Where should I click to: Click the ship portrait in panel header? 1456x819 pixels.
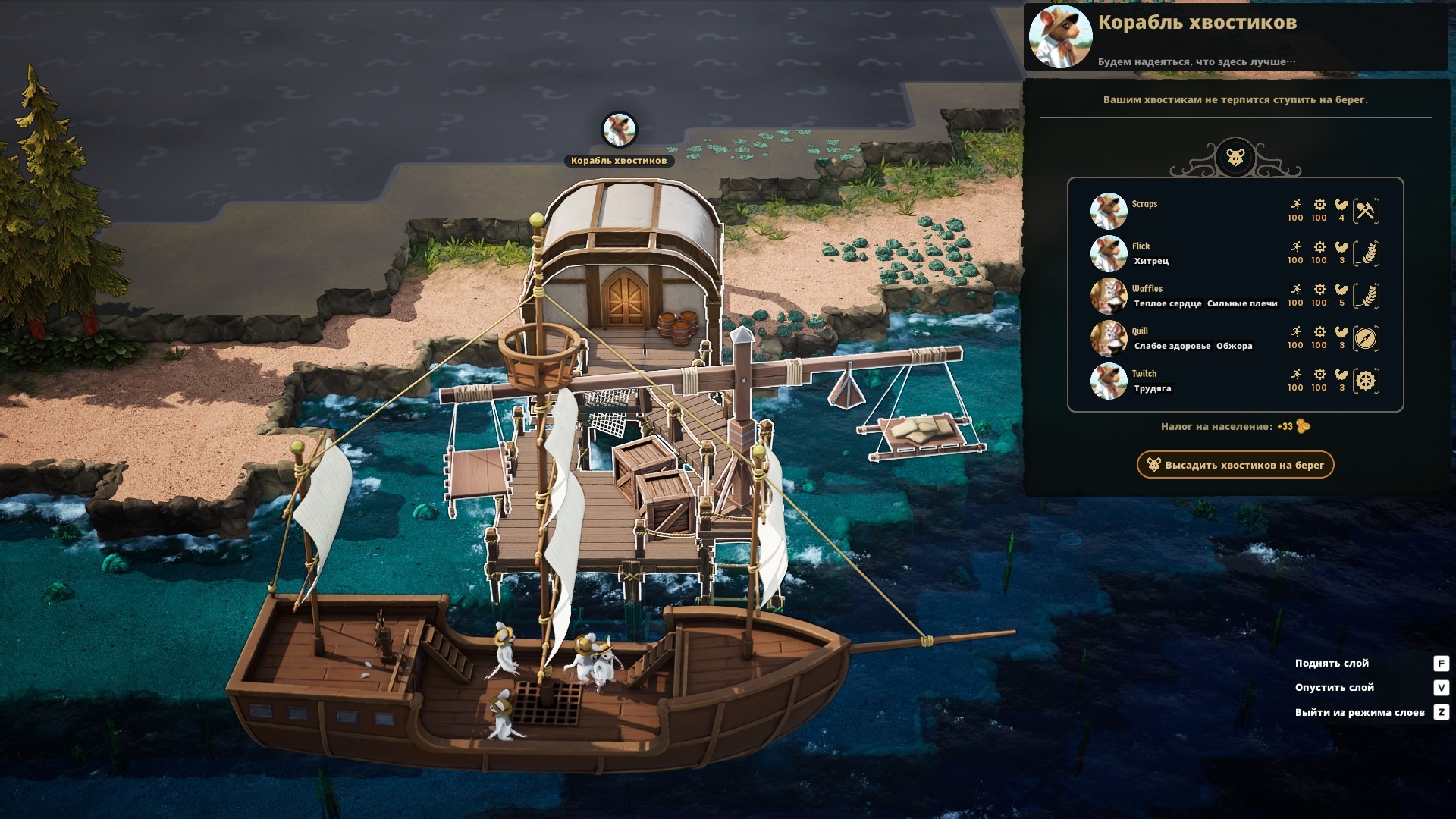tap(1060, 36)
